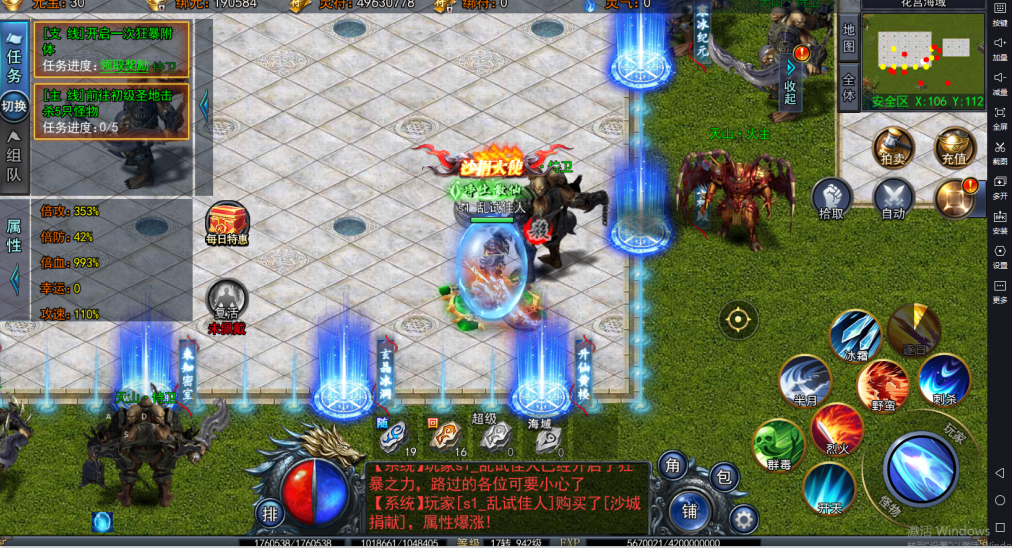Viewport: 1012px width, 548px height.
Task: Toggle 自动 auto-battle
Action: [893, 198]
